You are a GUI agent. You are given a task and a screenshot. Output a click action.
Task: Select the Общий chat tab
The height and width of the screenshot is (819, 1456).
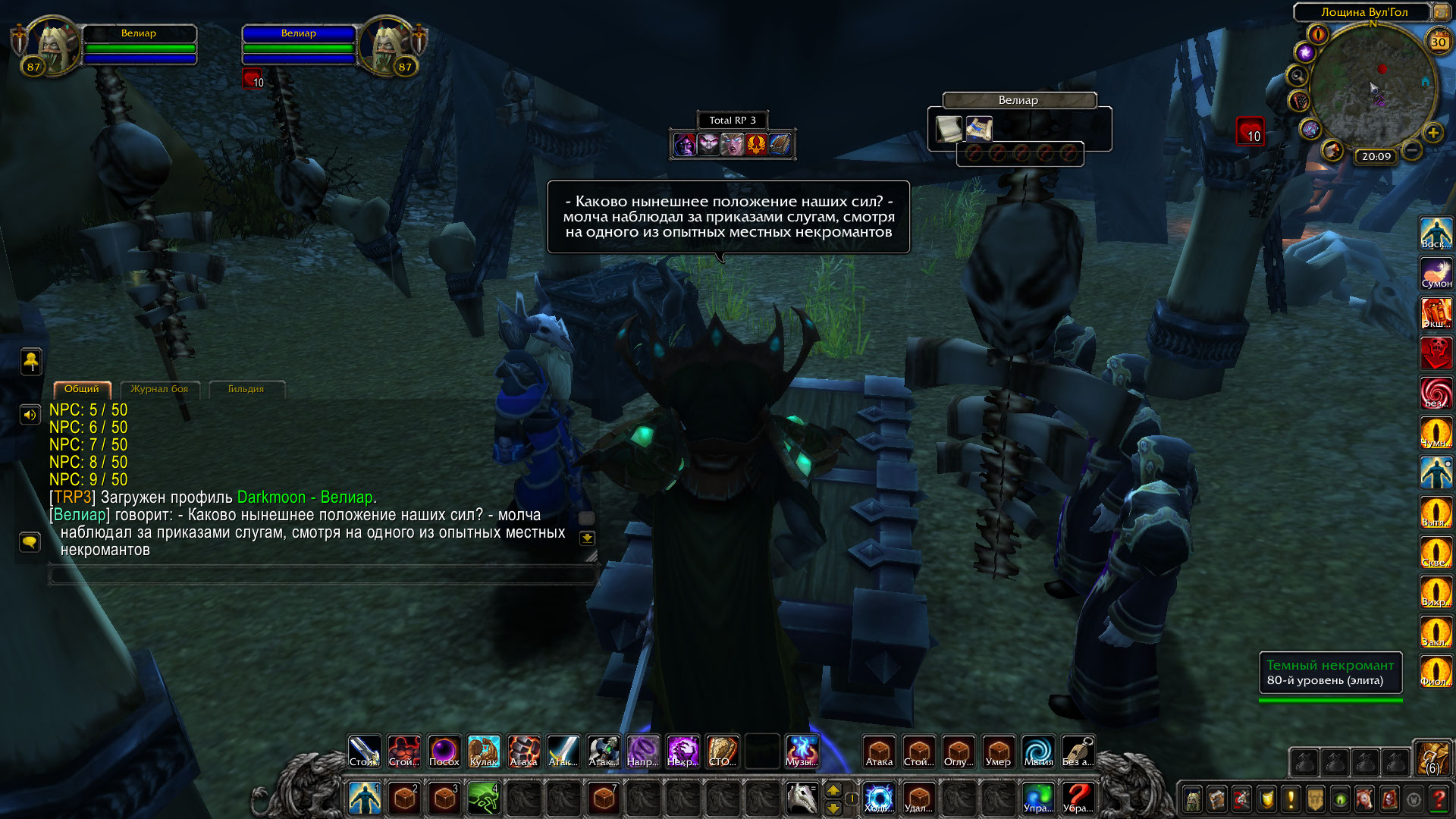click(81, 389)
